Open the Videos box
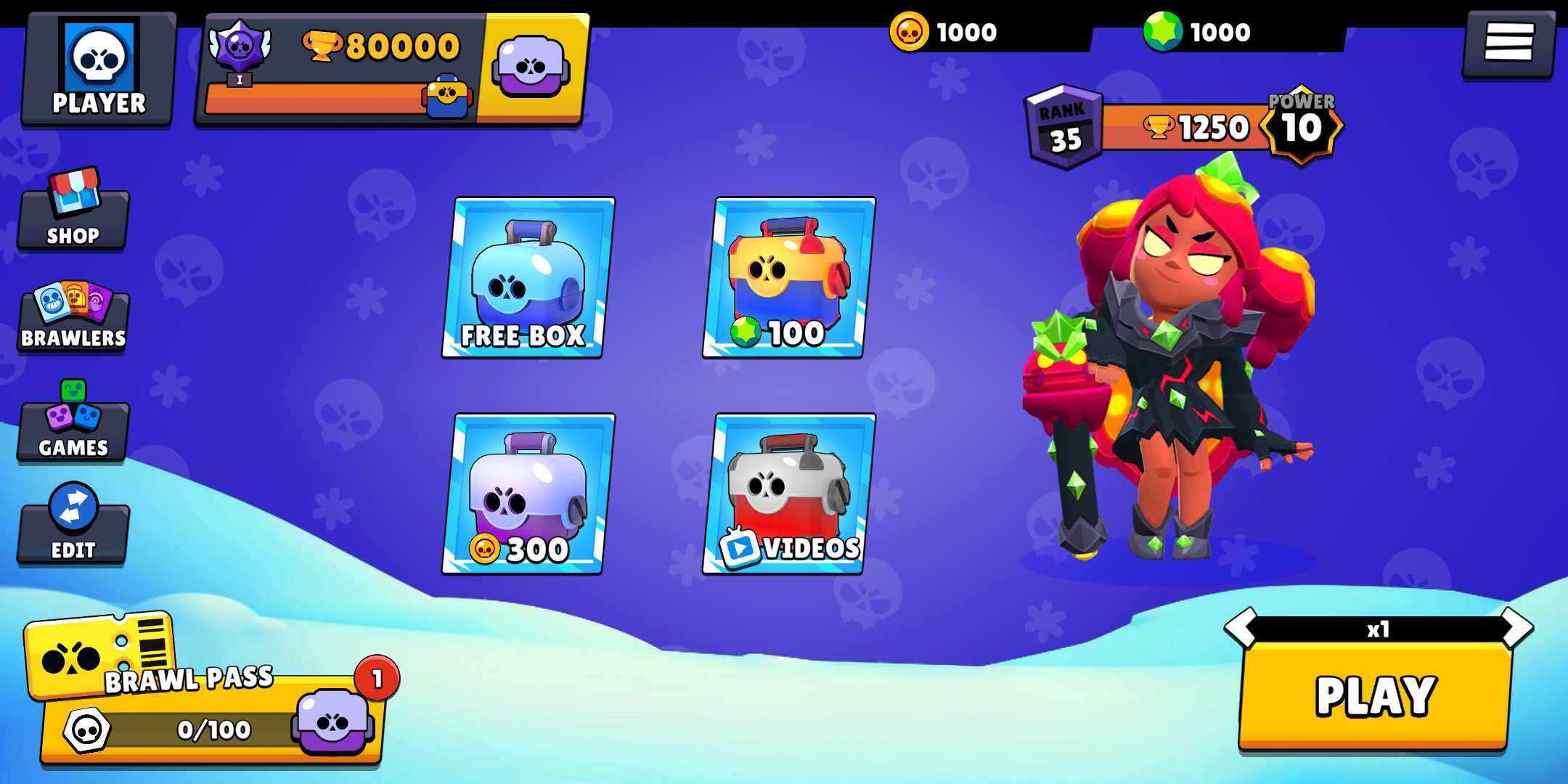Viewport: 1568px width, 784px height. (789, 494)
